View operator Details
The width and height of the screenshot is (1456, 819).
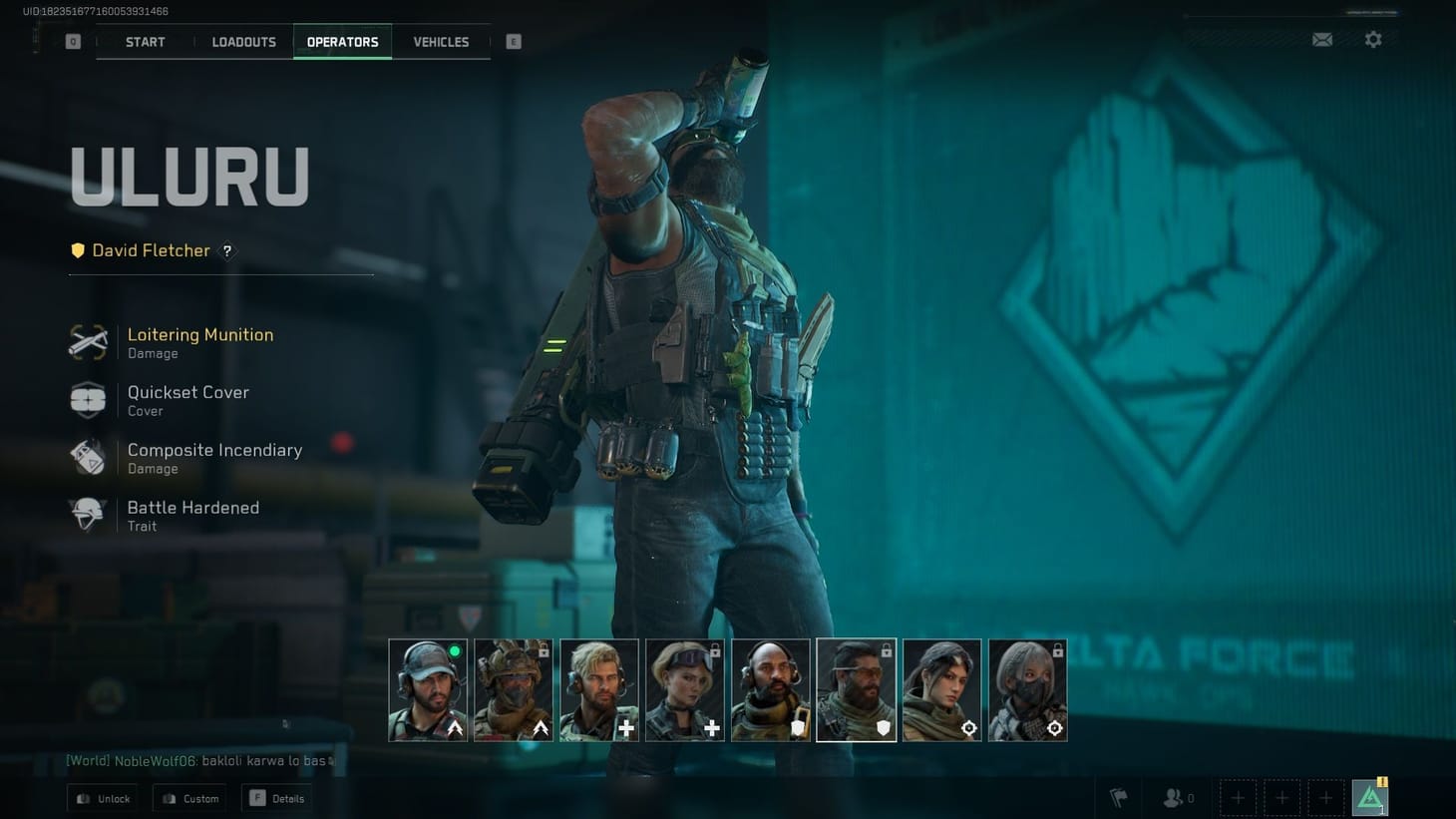(276, 798)
